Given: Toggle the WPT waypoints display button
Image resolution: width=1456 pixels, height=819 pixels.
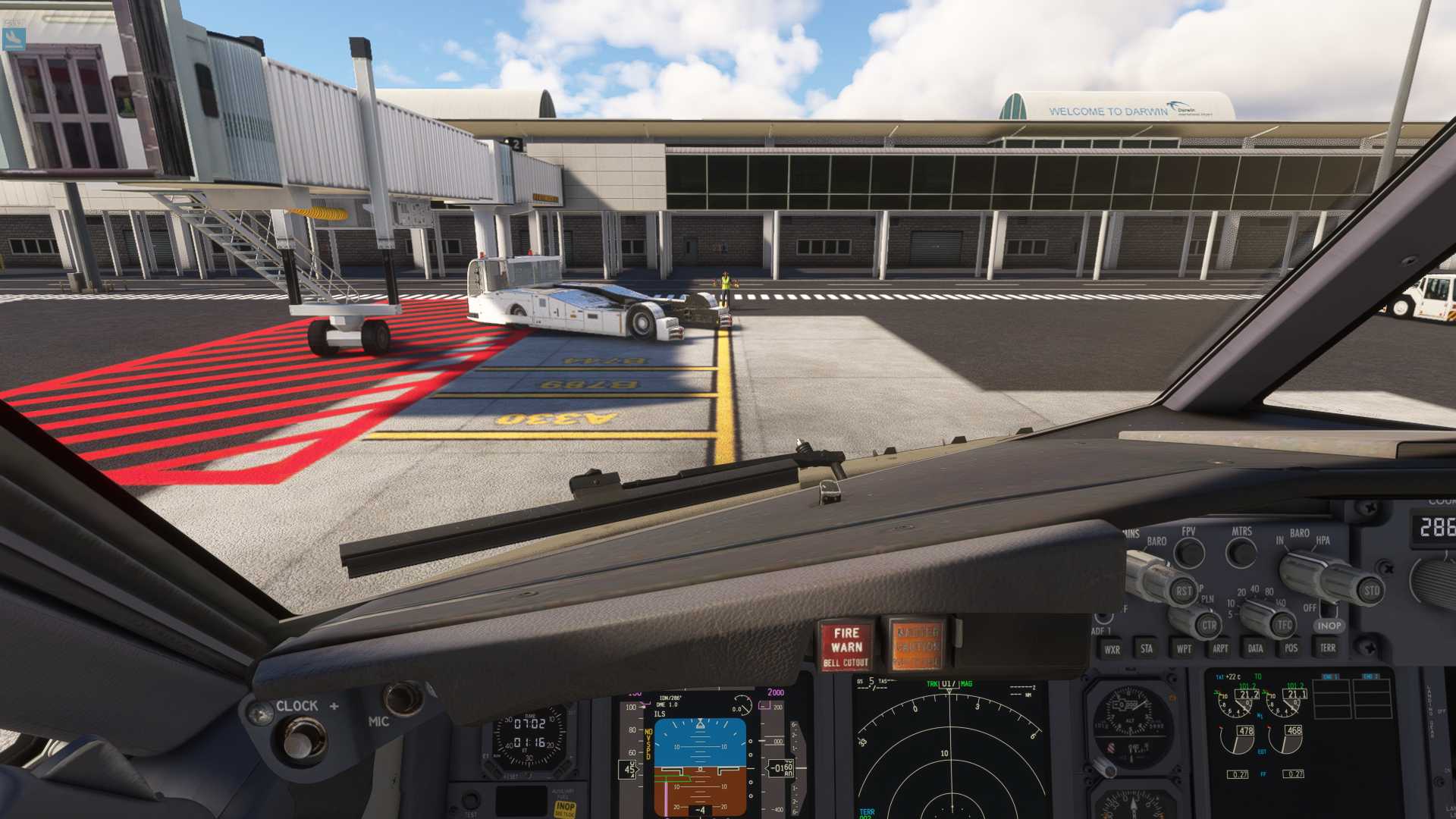Looking at the screenshot, I should click(1183, 648).
